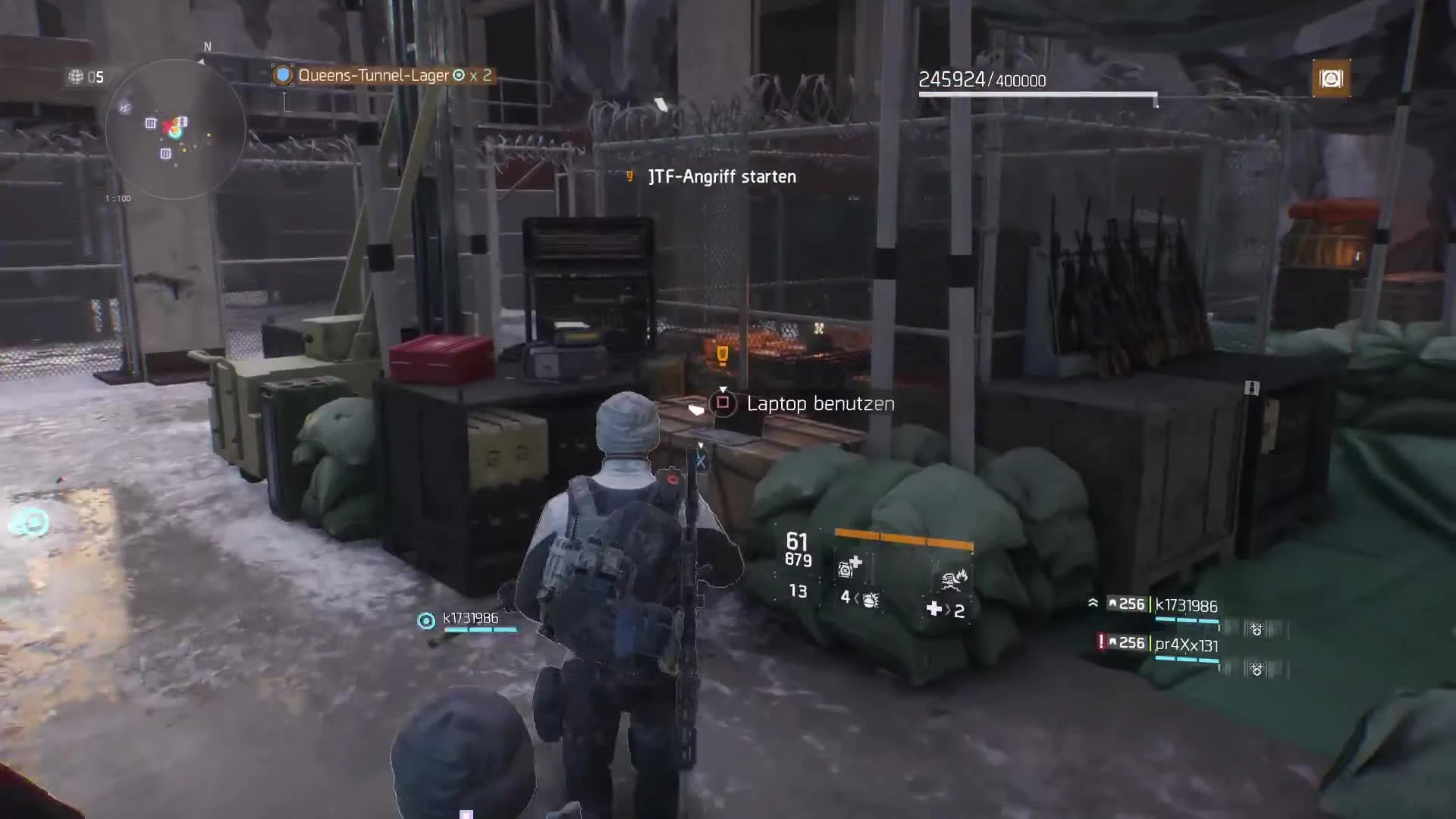Toggle the square button prompt for JTF-Angriff starten
Image resolution: width=1456 pixels, height=819 pixels.
pos(629,177)
